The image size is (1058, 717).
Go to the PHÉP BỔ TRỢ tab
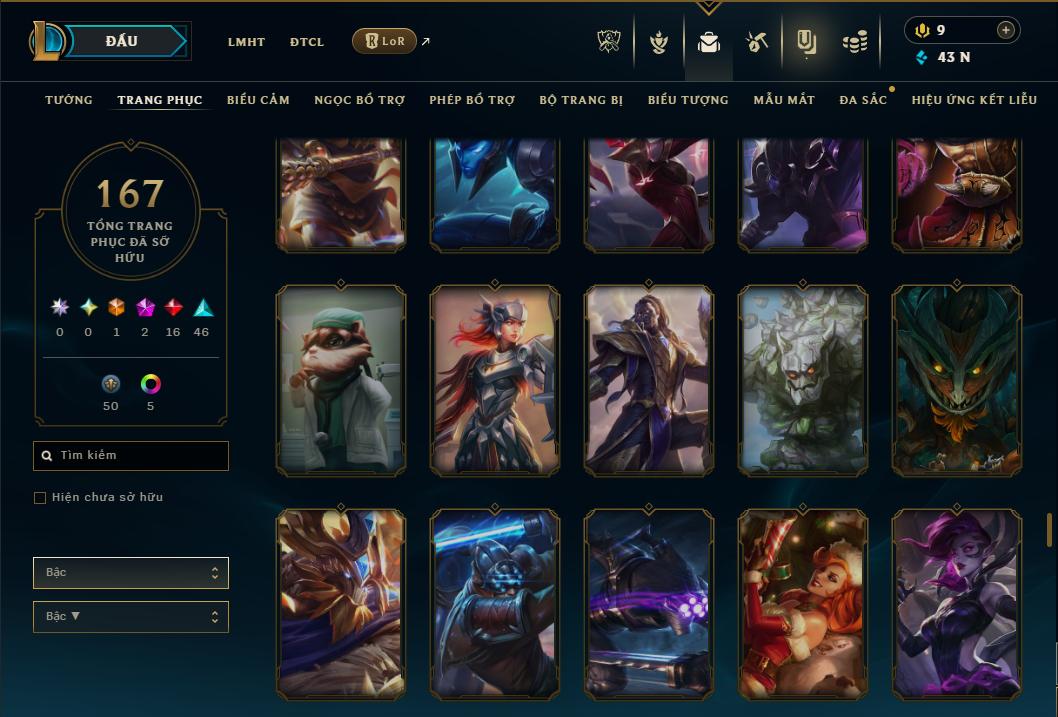(x=472, y=100)
